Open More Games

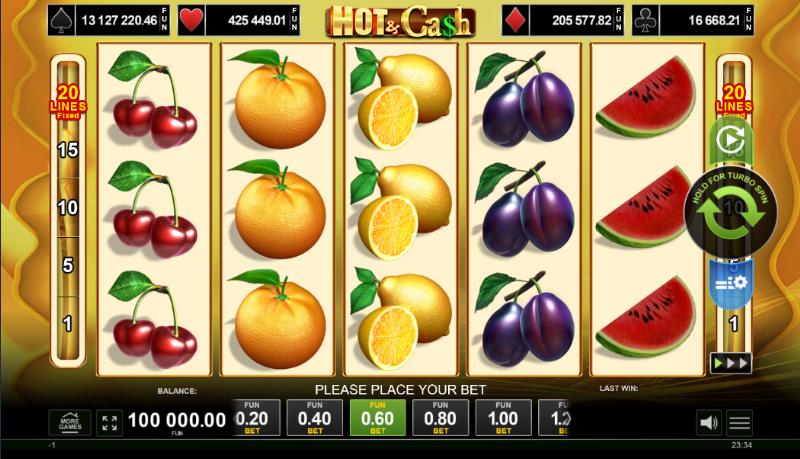point(70,422)
